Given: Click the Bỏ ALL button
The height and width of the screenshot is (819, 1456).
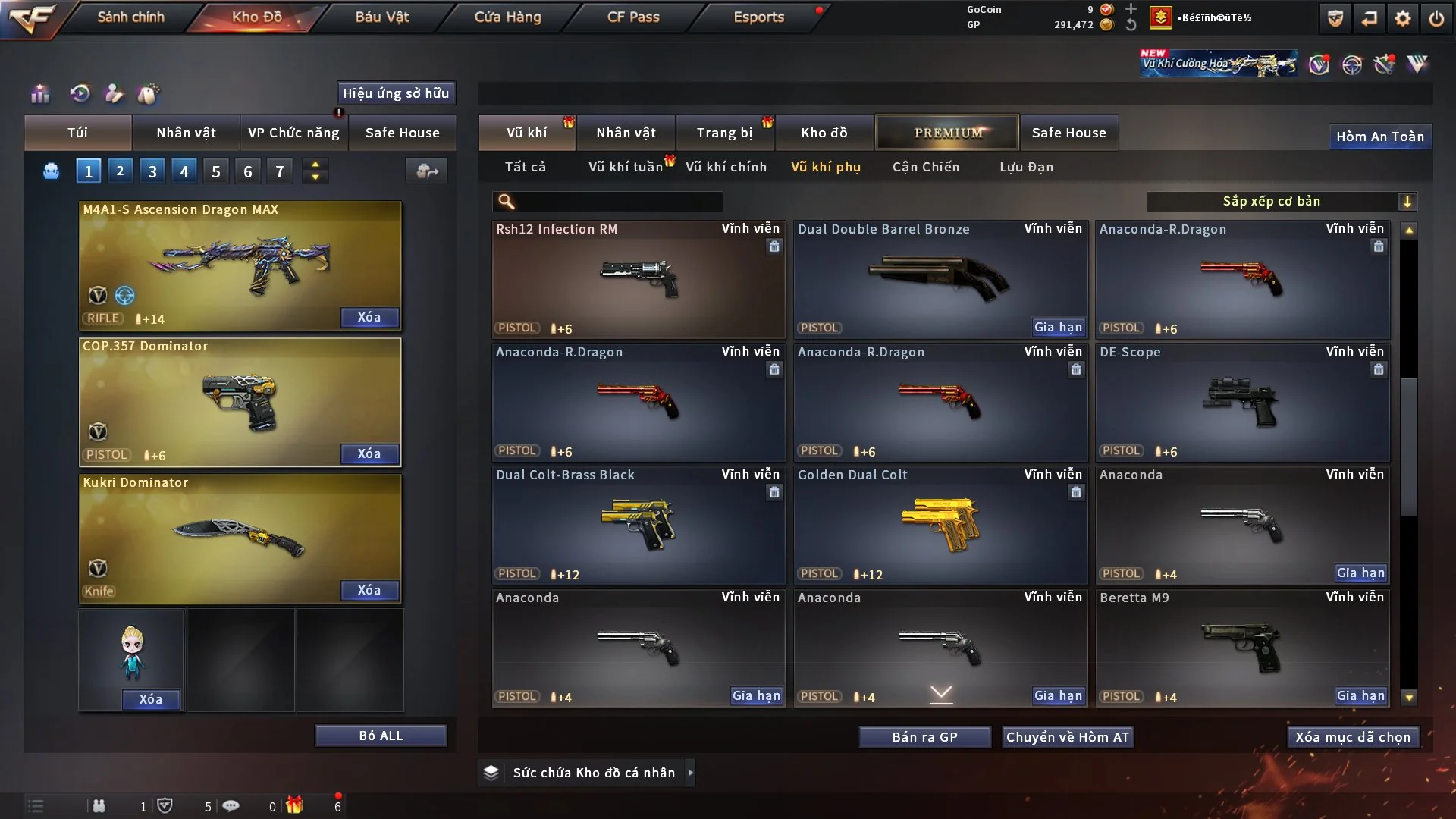Looking at the screenshot, I should click(x=381, y=736).
